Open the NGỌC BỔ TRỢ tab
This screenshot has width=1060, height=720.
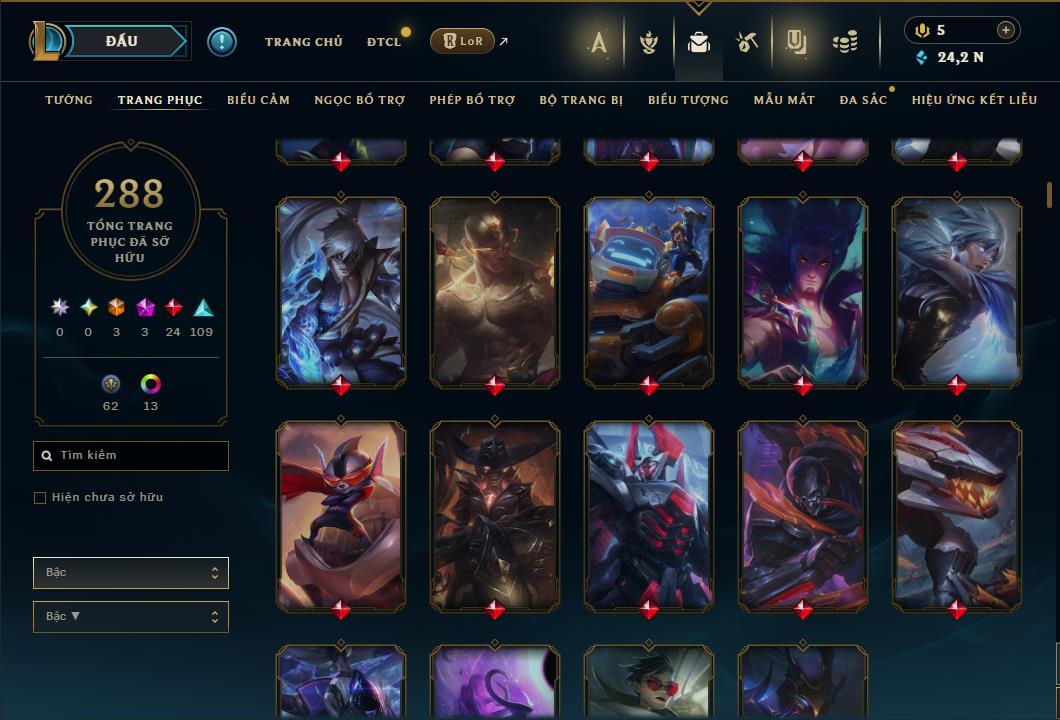[x=359, y=100]
